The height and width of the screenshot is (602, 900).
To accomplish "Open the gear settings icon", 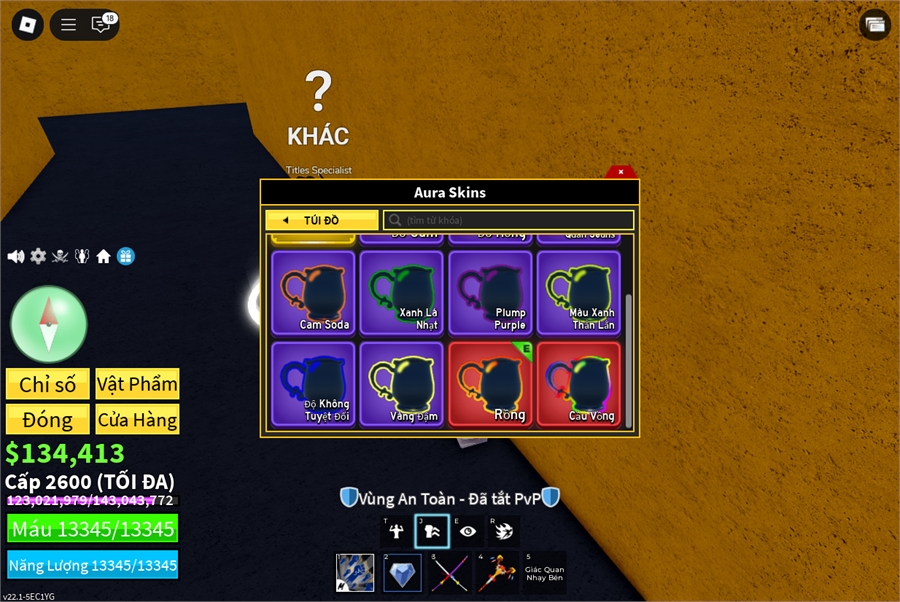I will pos(38,256).
